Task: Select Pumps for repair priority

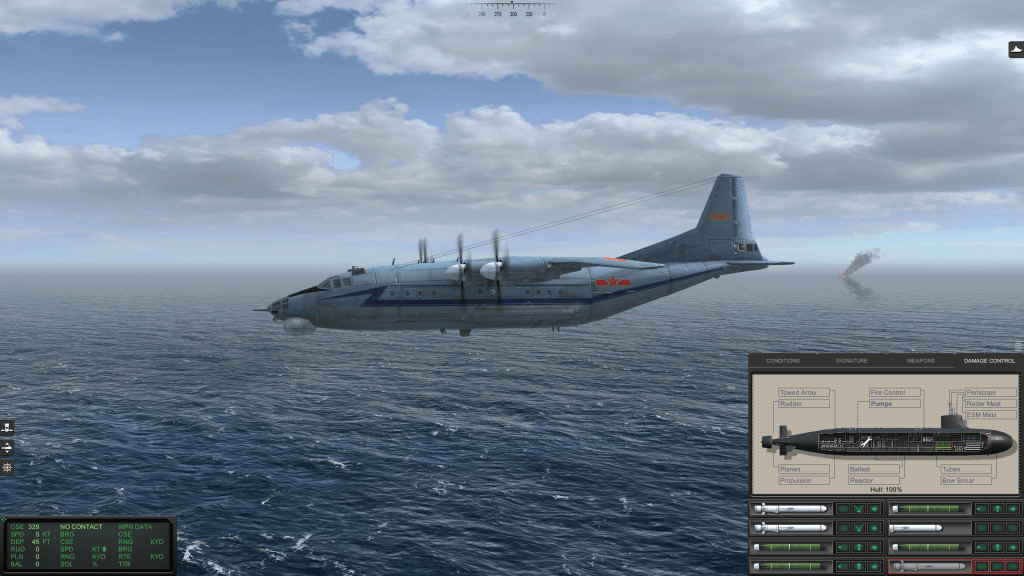Action: [881, 404]
